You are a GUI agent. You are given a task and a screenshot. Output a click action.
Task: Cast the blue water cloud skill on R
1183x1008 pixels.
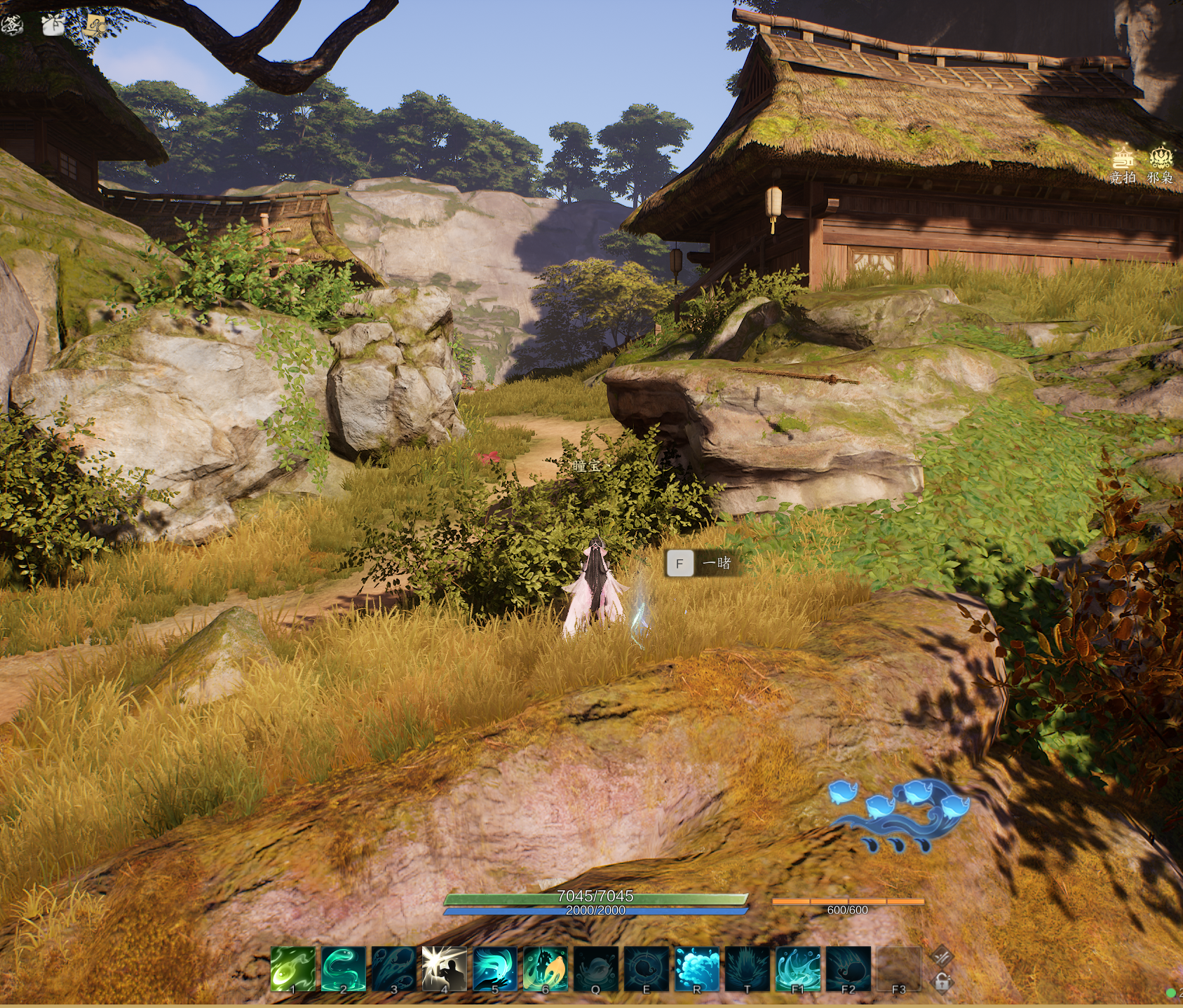697,969
